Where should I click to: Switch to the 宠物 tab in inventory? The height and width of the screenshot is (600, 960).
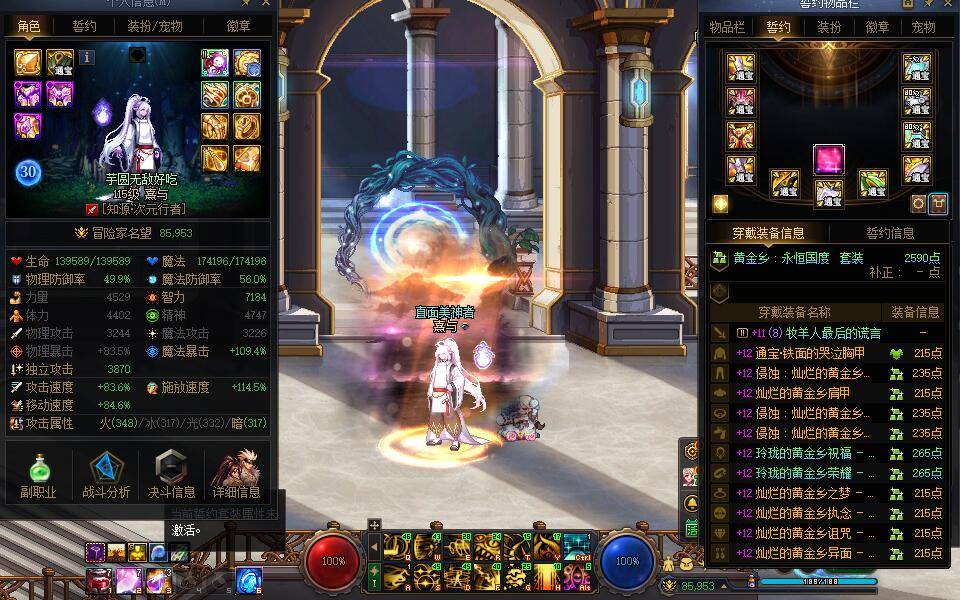923,27
